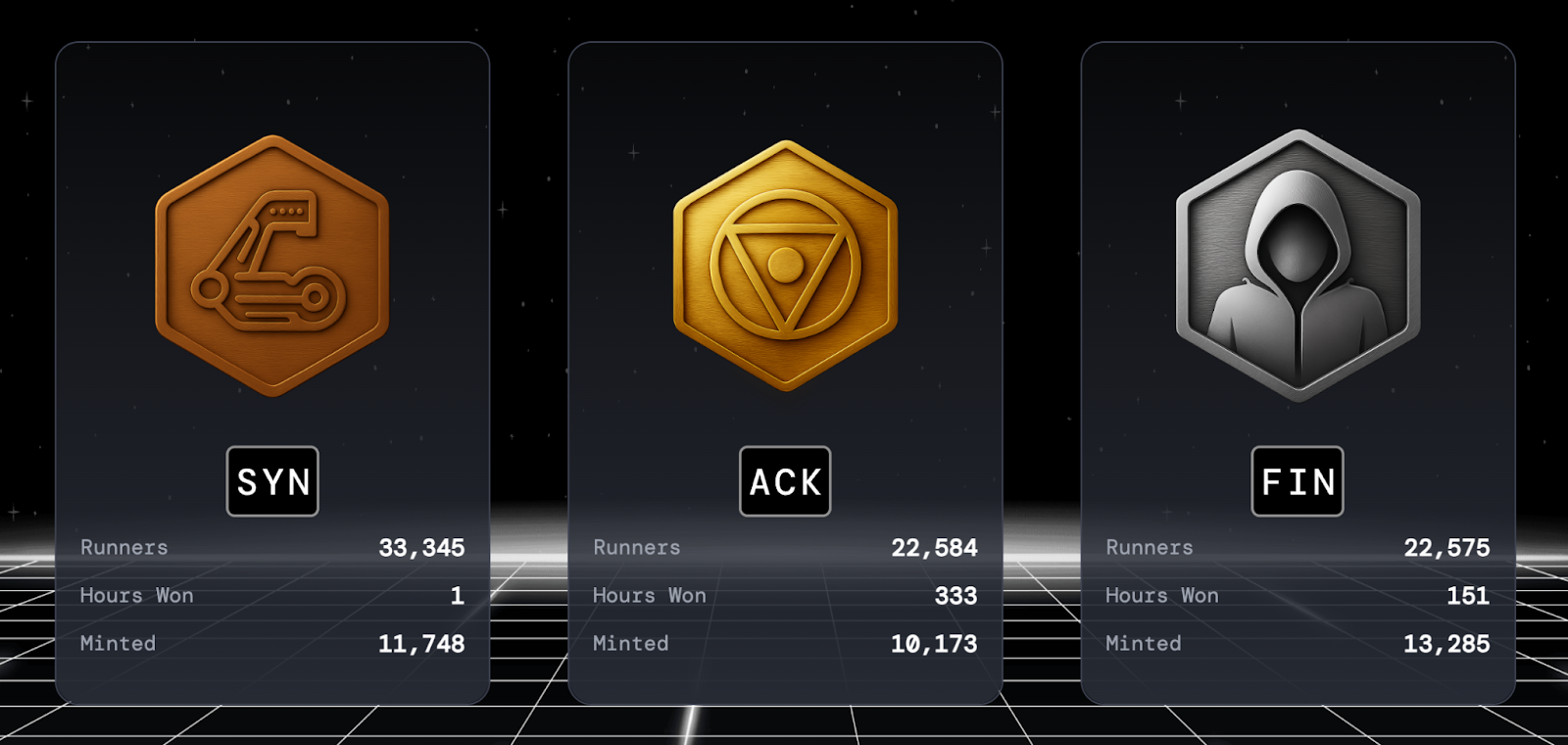Open the FIN label button
Viewport: 1568px width, 745px height.
coord(1298,481)
